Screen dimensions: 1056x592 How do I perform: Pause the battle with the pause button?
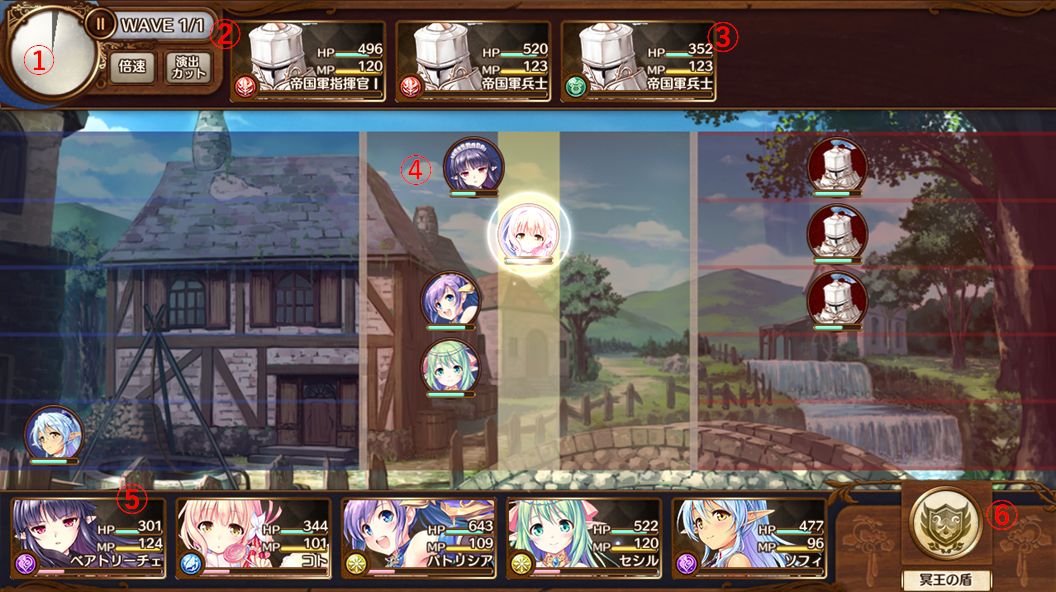tap(100, 23)
